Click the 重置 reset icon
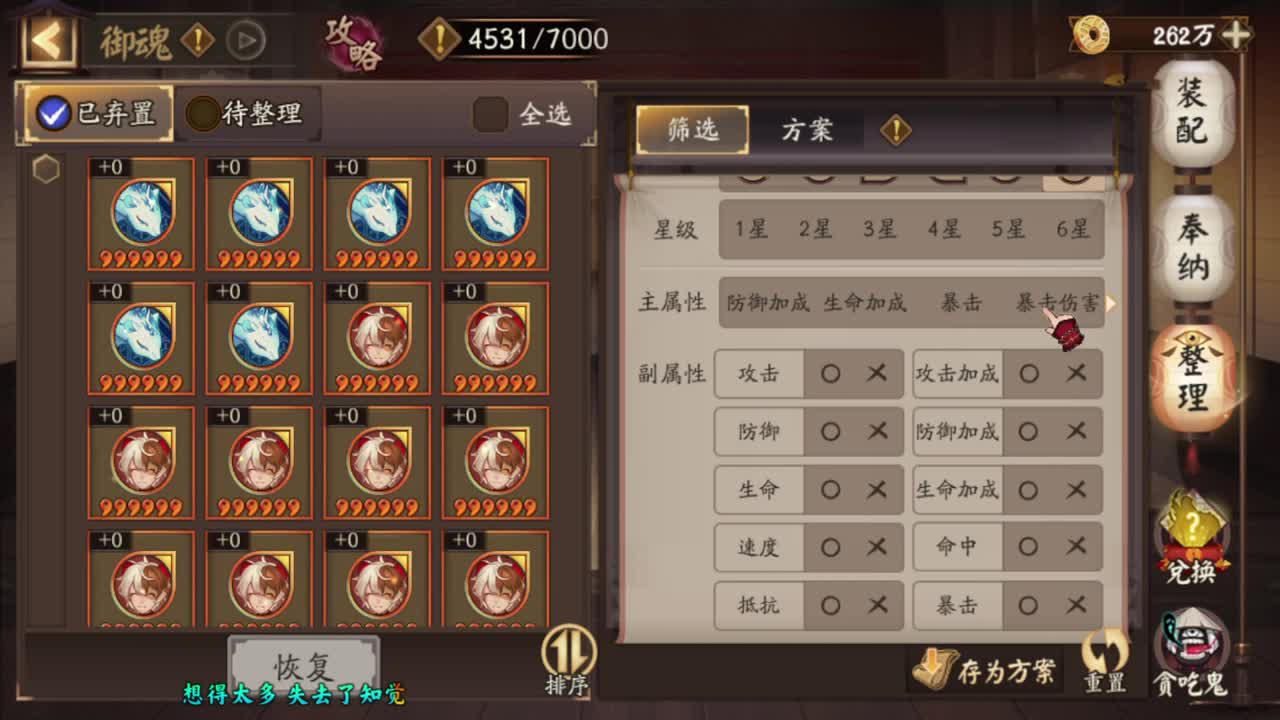The height and width of the screenshot is (720, 1280). coord(1105,662)
